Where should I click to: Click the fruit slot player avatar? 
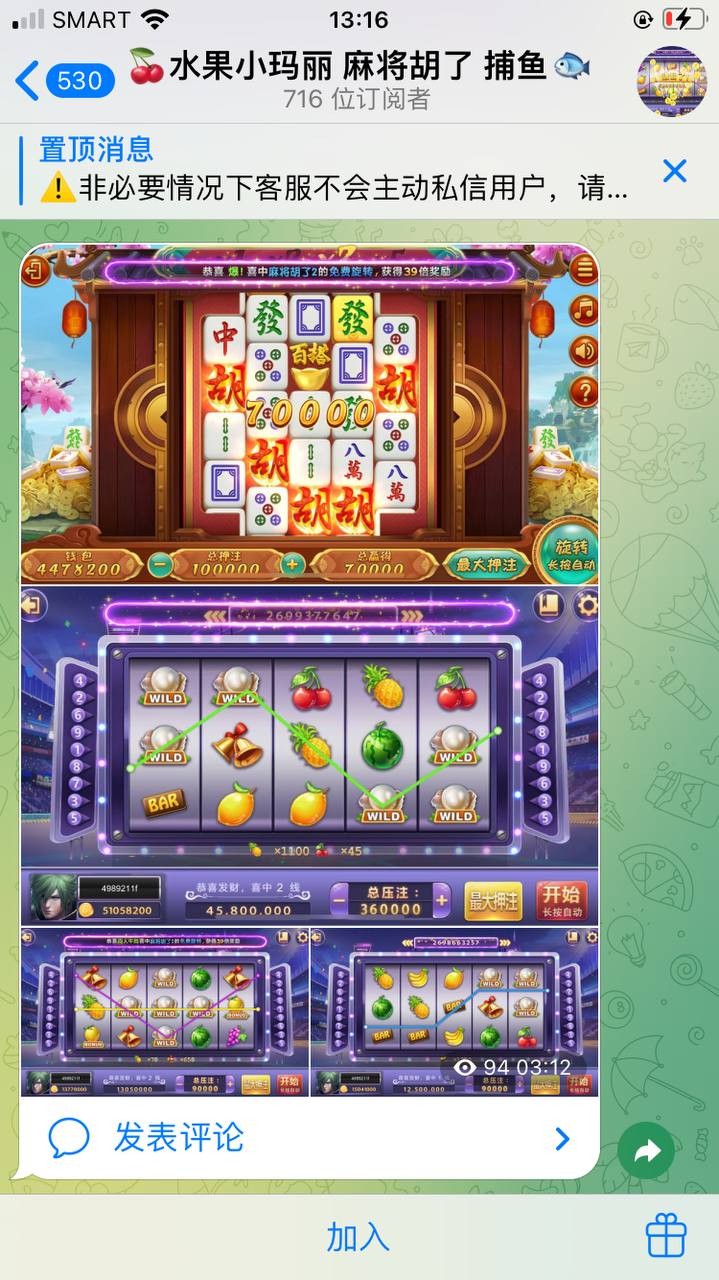tap(52, 897)
